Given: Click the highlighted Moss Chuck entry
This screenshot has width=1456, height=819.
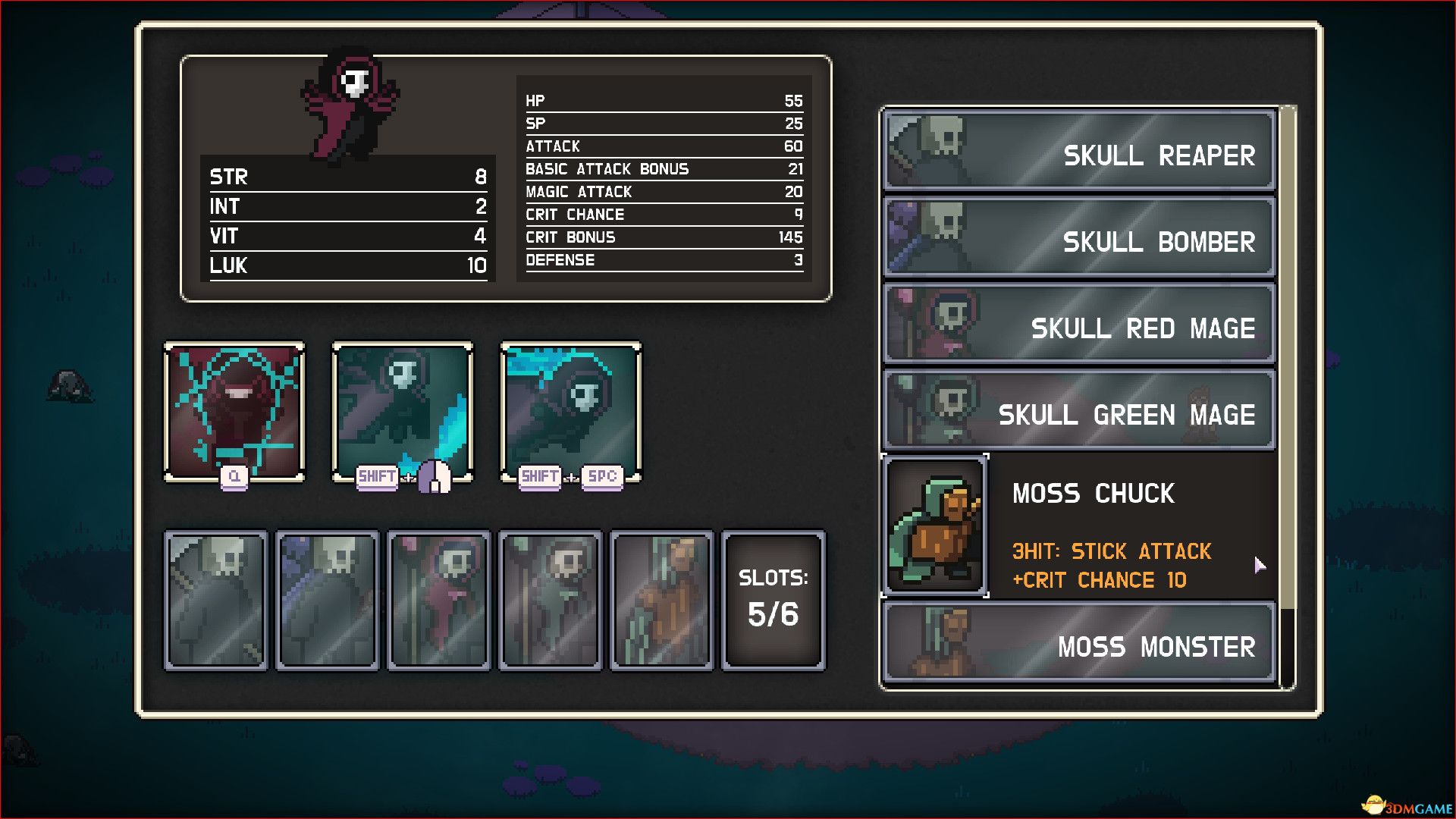Looking at the screenshot, I should pos(1079,526).
